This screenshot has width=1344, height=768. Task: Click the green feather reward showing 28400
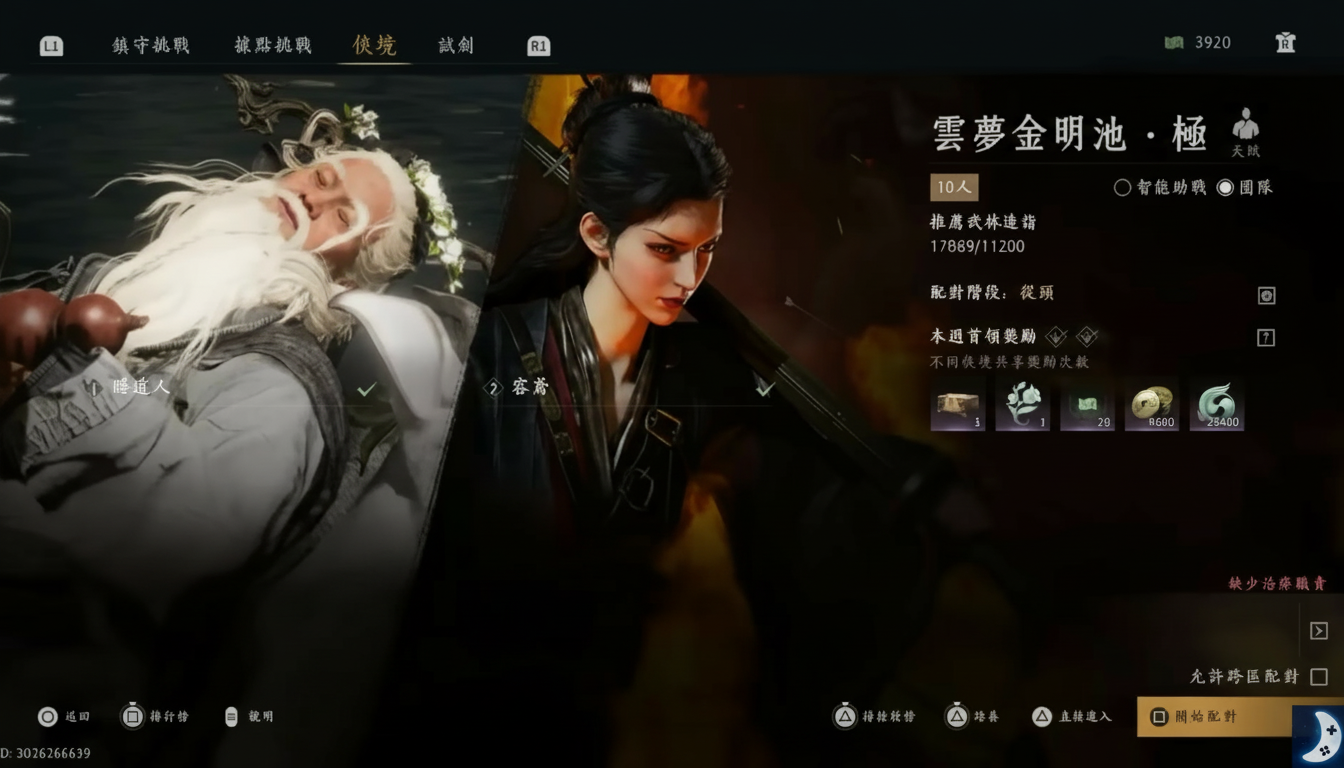1217,403
